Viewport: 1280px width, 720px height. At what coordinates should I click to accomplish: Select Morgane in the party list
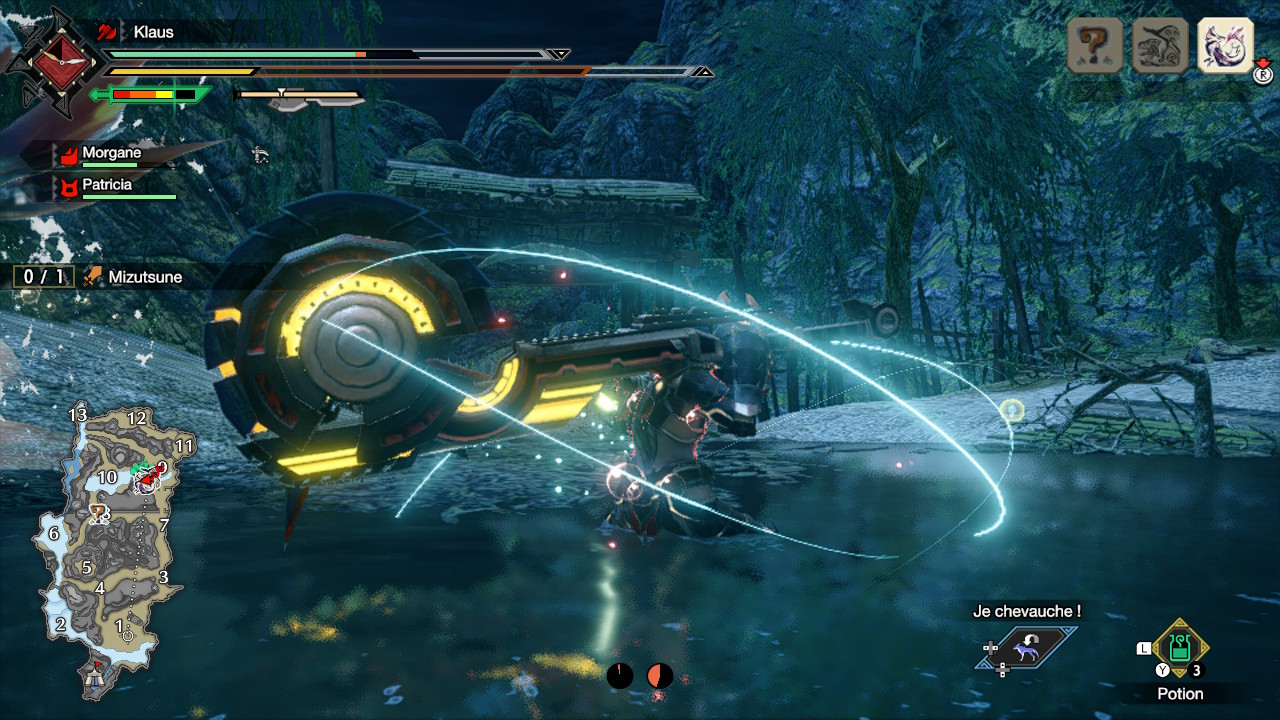(111, 153)
